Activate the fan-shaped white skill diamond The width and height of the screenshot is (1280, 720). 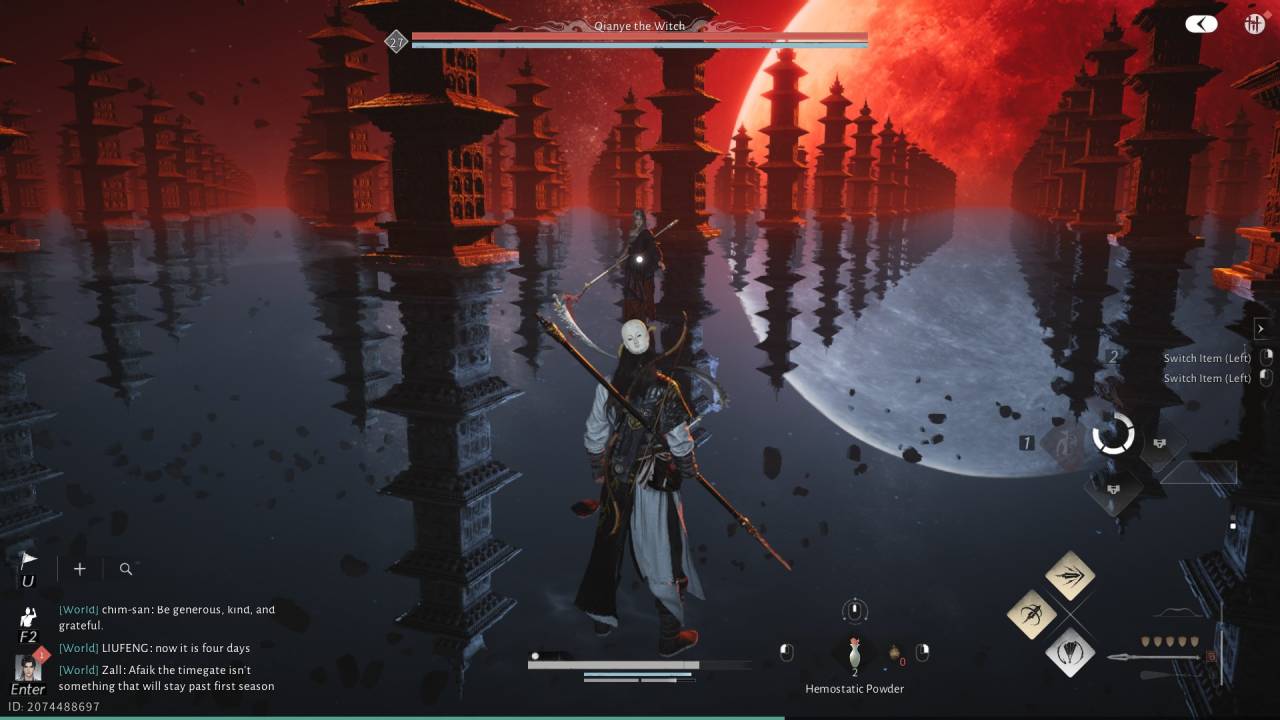click(1069, 652)
